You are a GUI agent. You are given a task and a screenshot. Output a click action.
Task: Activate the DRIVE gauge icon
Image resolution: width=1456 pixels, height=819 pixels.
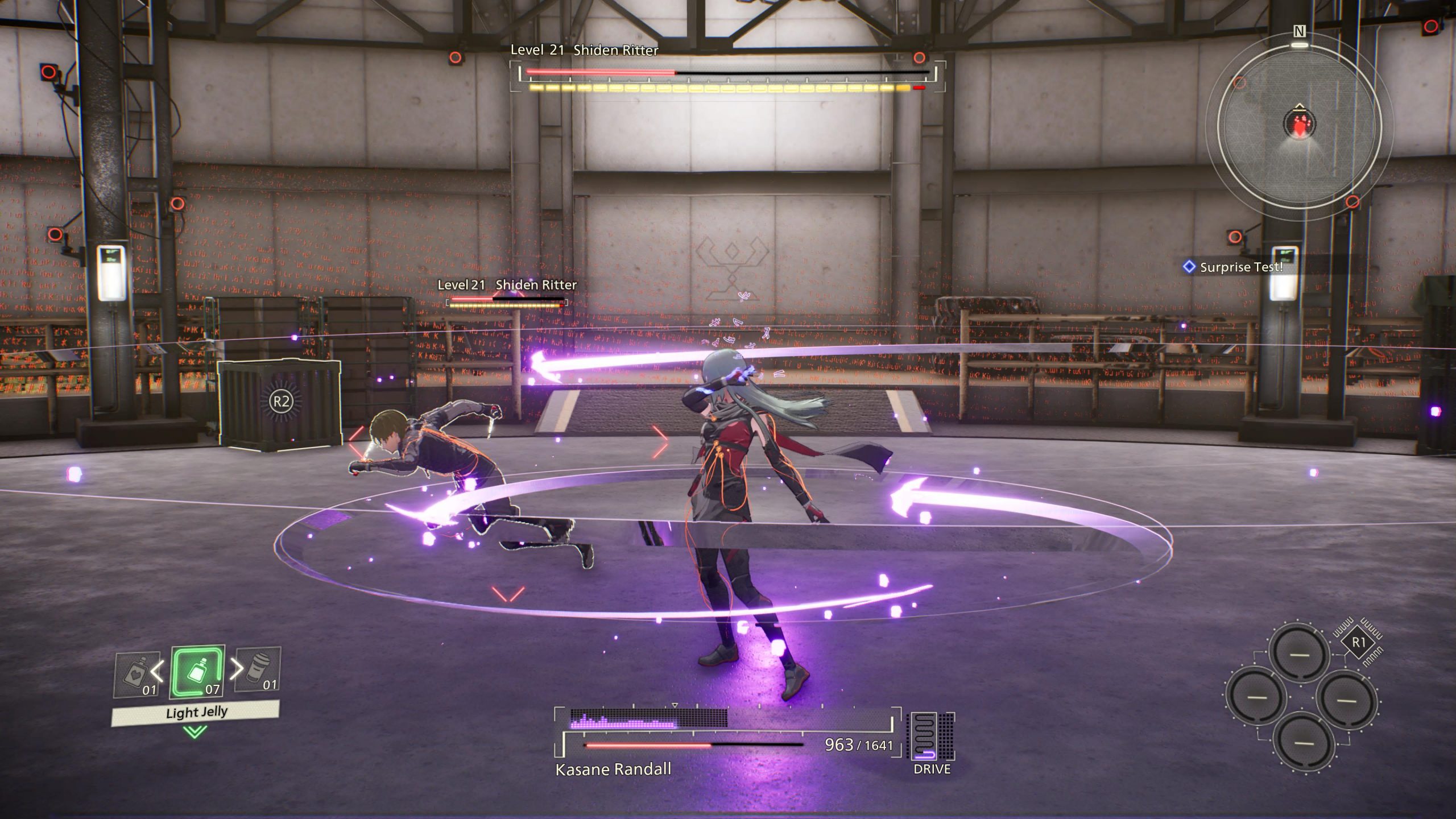tap(932, 737)
